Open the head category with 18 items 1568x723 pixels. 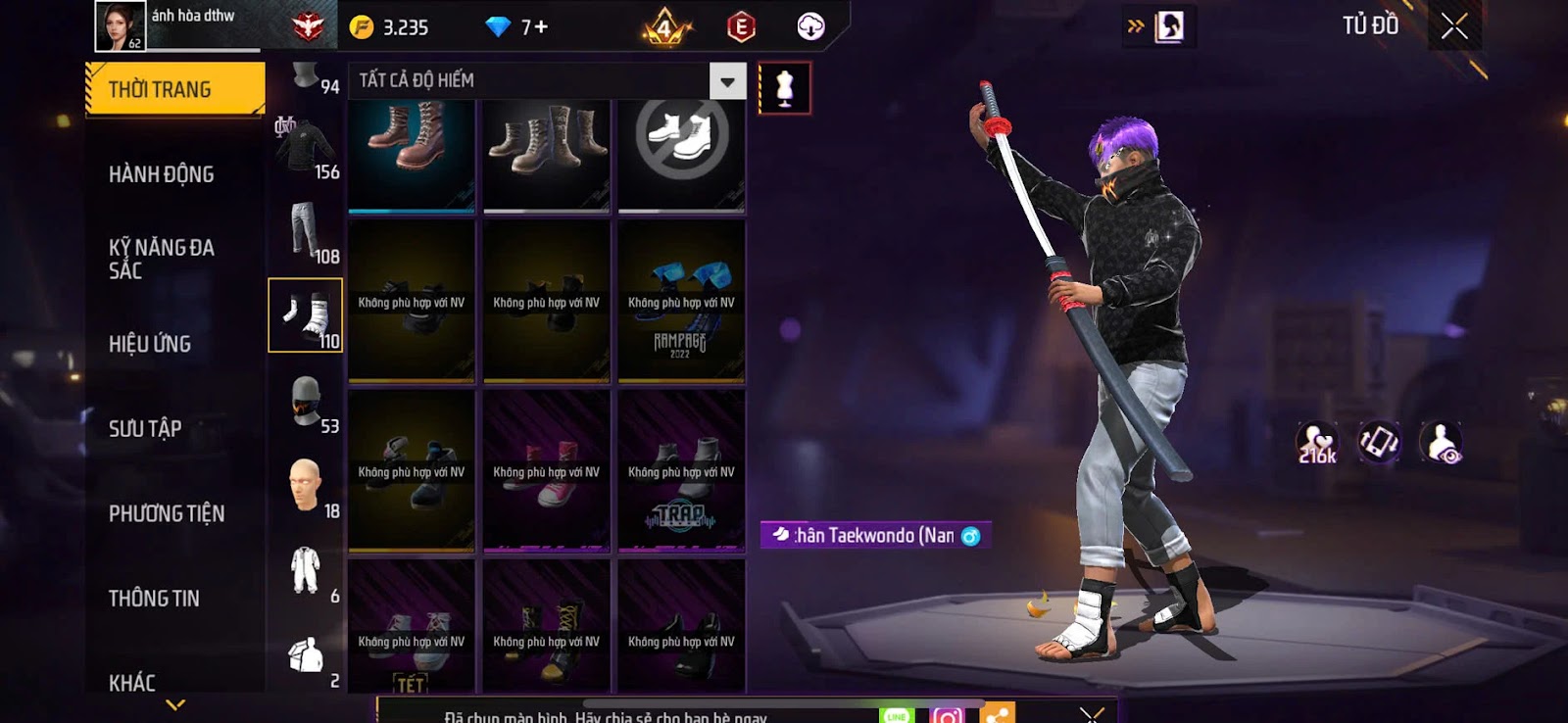(305, 485)
